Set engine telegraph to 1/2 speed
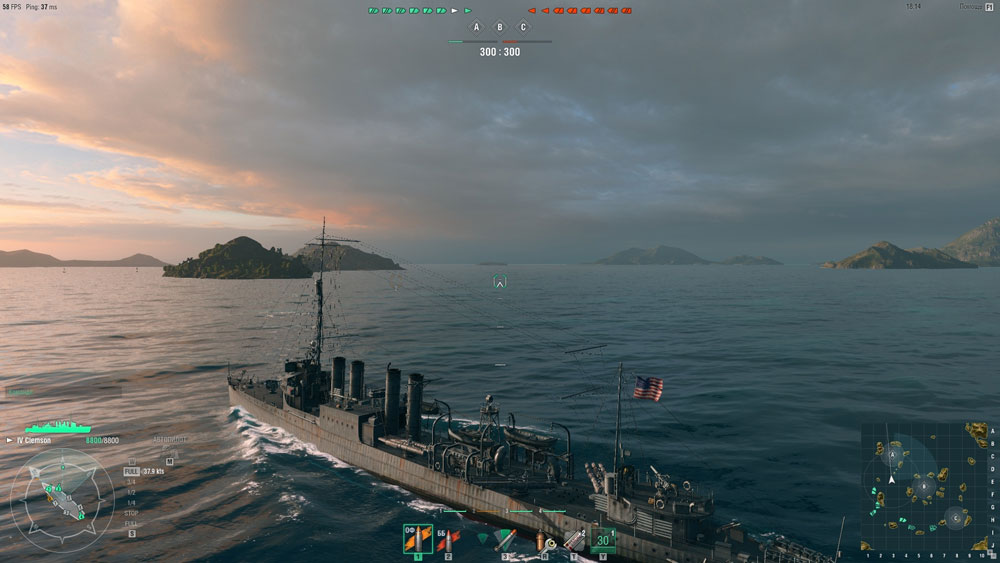Viewport: 1000px width, 563px height. tap(131, 492)
